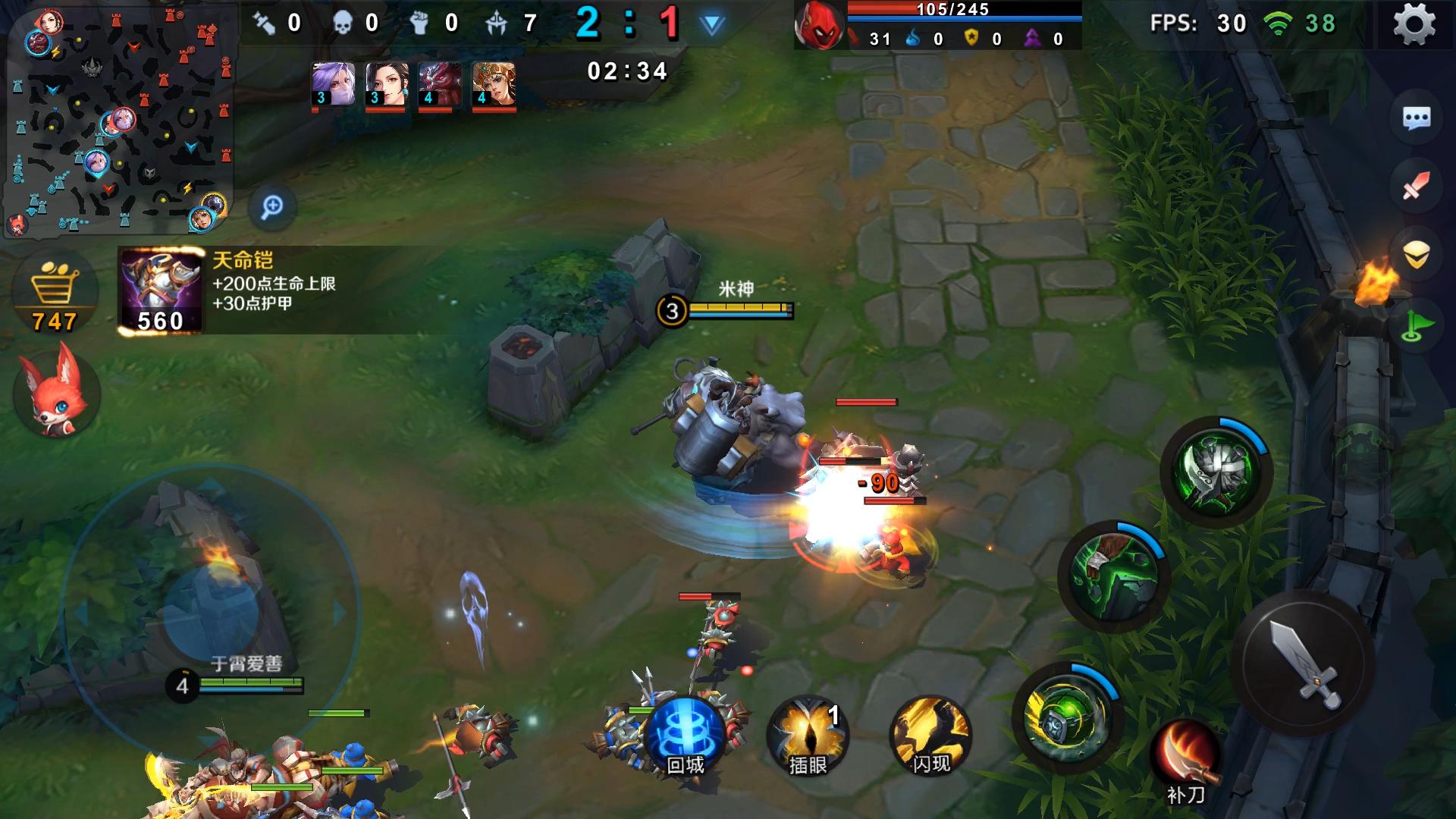Use the 闪现 flash spell

(x=930, y=736)
